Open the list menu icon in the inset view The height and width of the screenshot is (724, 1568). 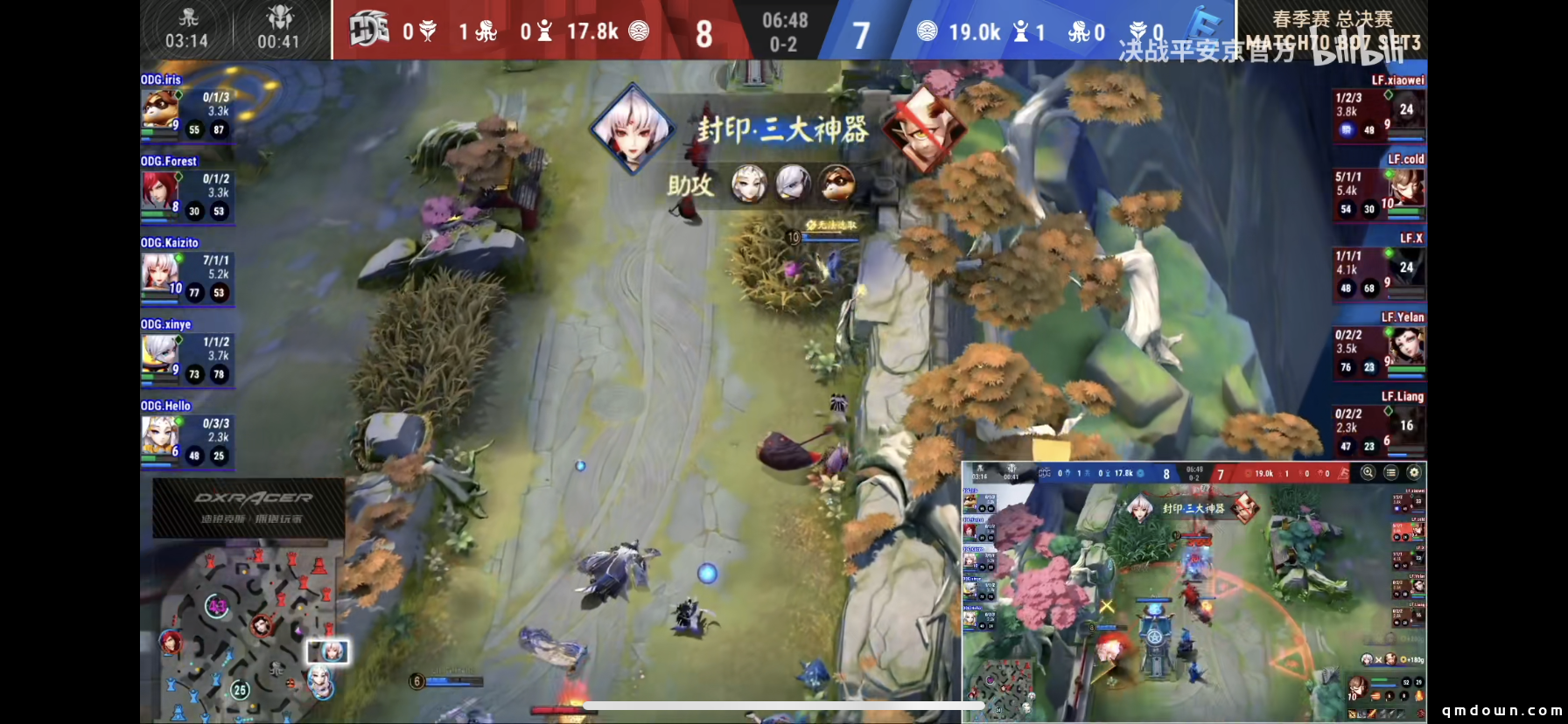pos(1390,472)
